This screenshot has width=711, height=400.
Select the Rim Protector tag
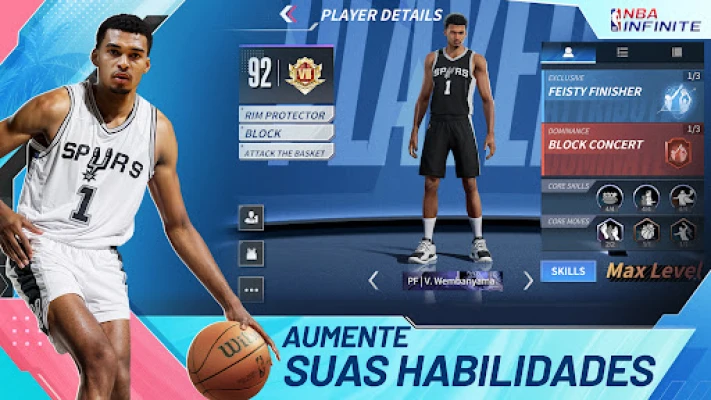coord(286,115)
